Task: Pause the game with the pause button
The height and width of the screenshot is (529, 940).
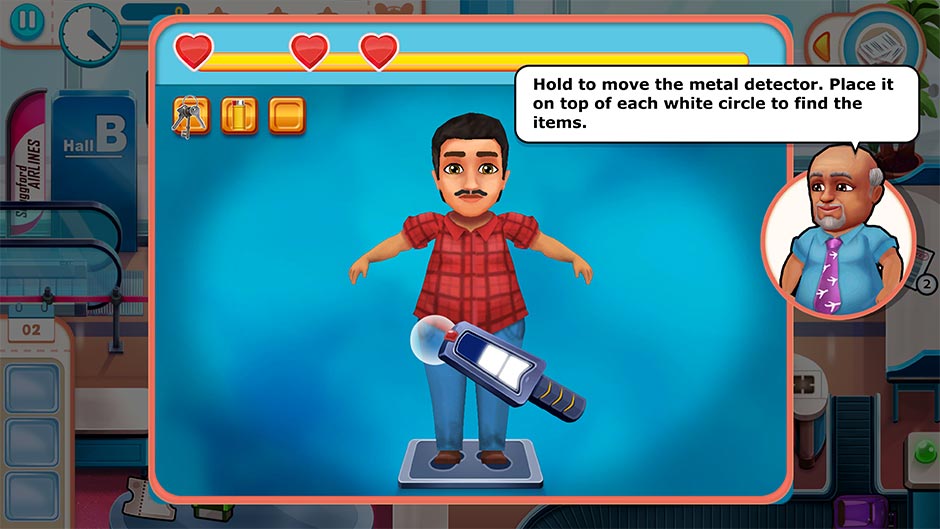Action: [x=30, y=26]
